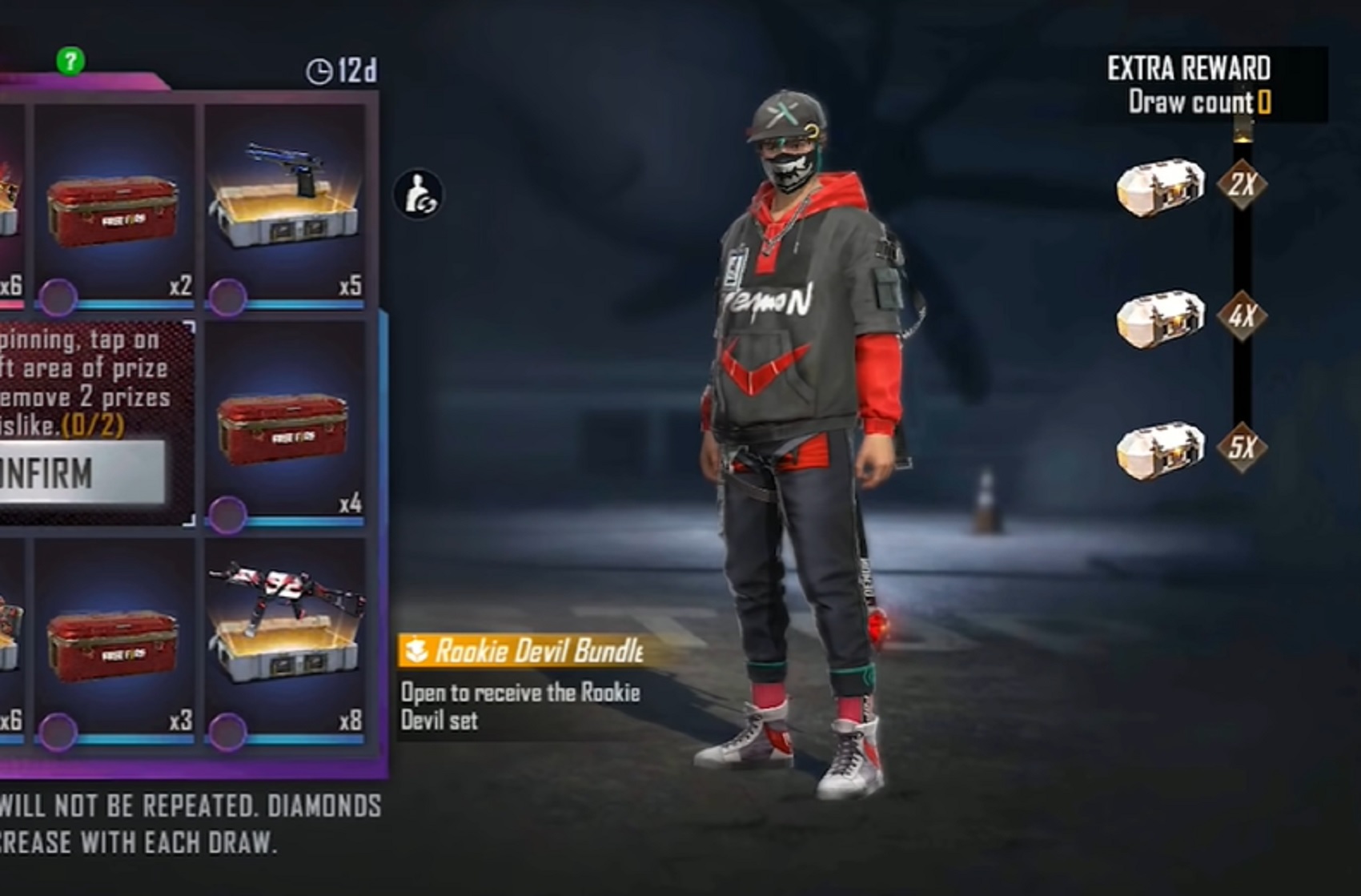The height and width of the screenshot is (896, 1361).
Task: Click the clock icon showing 12d remaining
Action: click(x=319, y=70)
